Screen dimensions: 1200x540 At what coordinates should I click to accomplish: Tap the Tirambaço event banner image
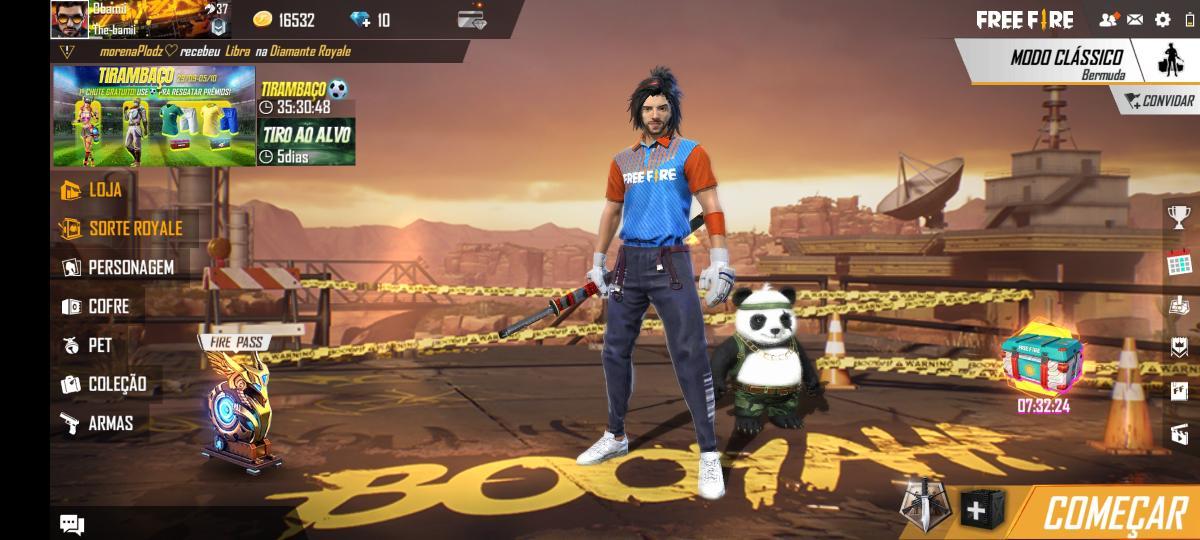pyautogui.click(x=154, y=116)
